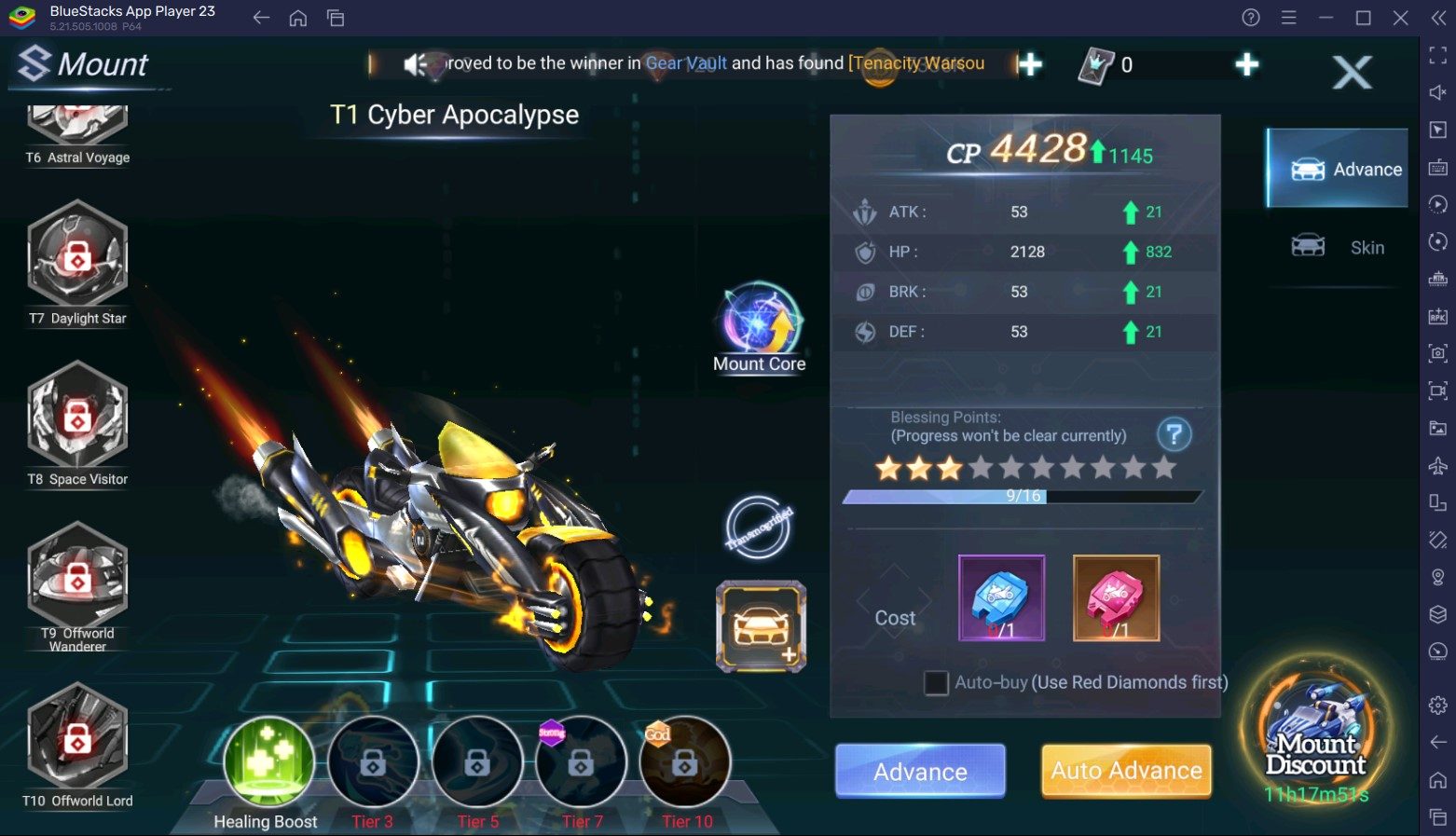
Task: Select the pink mount advance material
Action: (x=1116, y=598)
